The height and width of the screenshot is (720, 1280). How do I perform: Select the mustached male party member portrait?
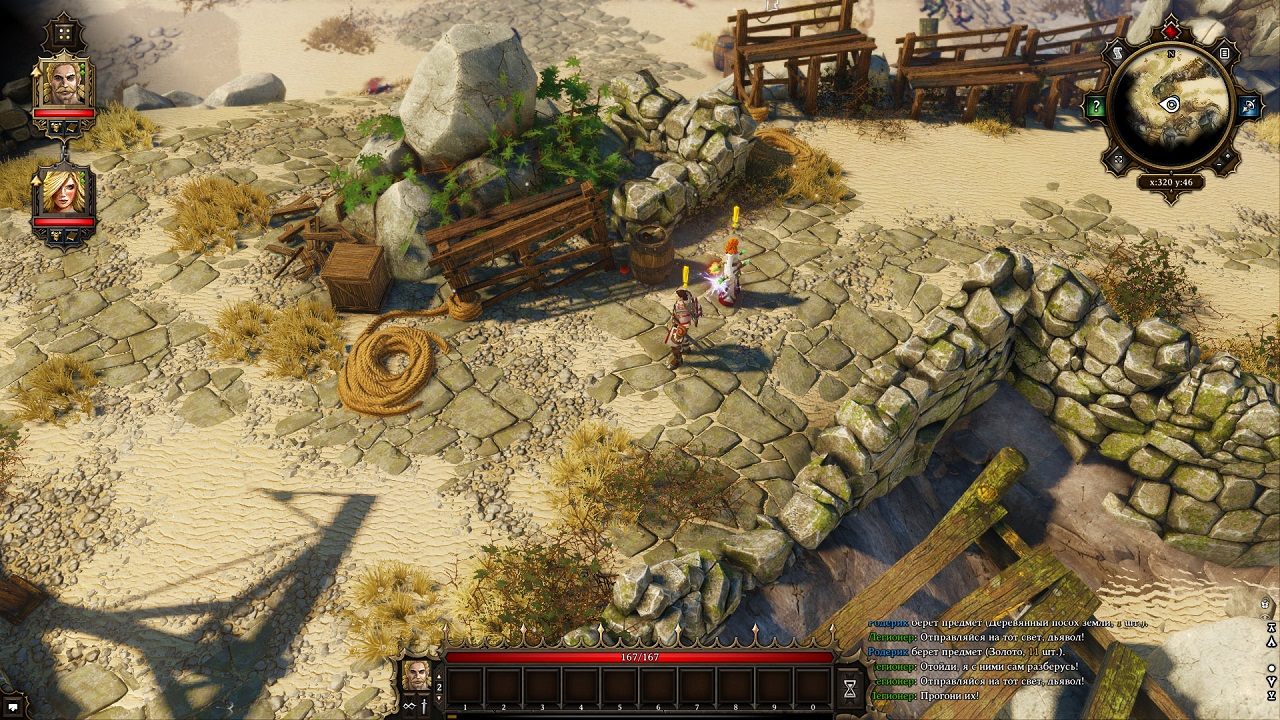point(64,82)
